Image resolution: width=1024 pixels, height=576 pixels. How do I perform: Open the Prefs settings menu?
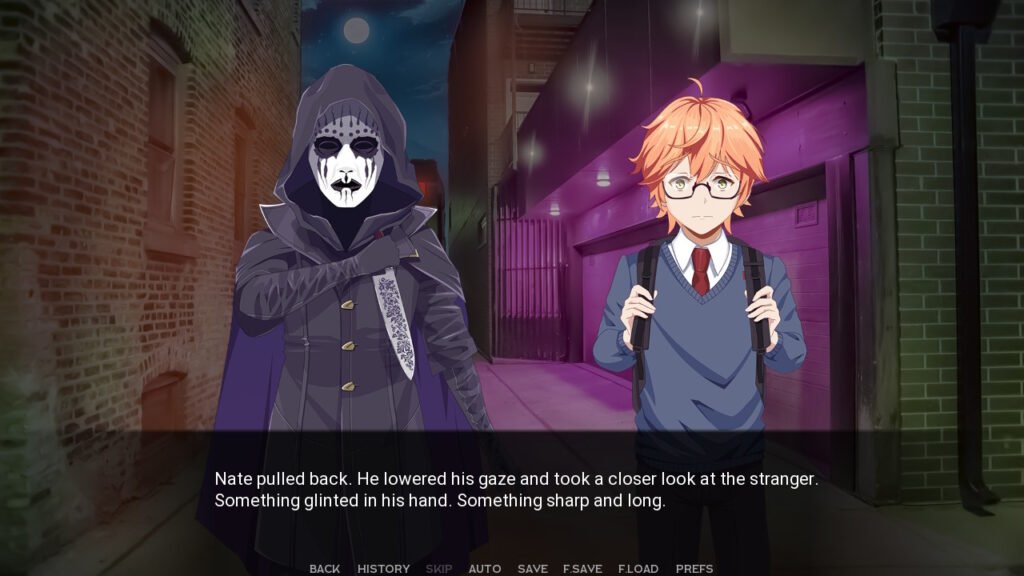tap(694, 569)
